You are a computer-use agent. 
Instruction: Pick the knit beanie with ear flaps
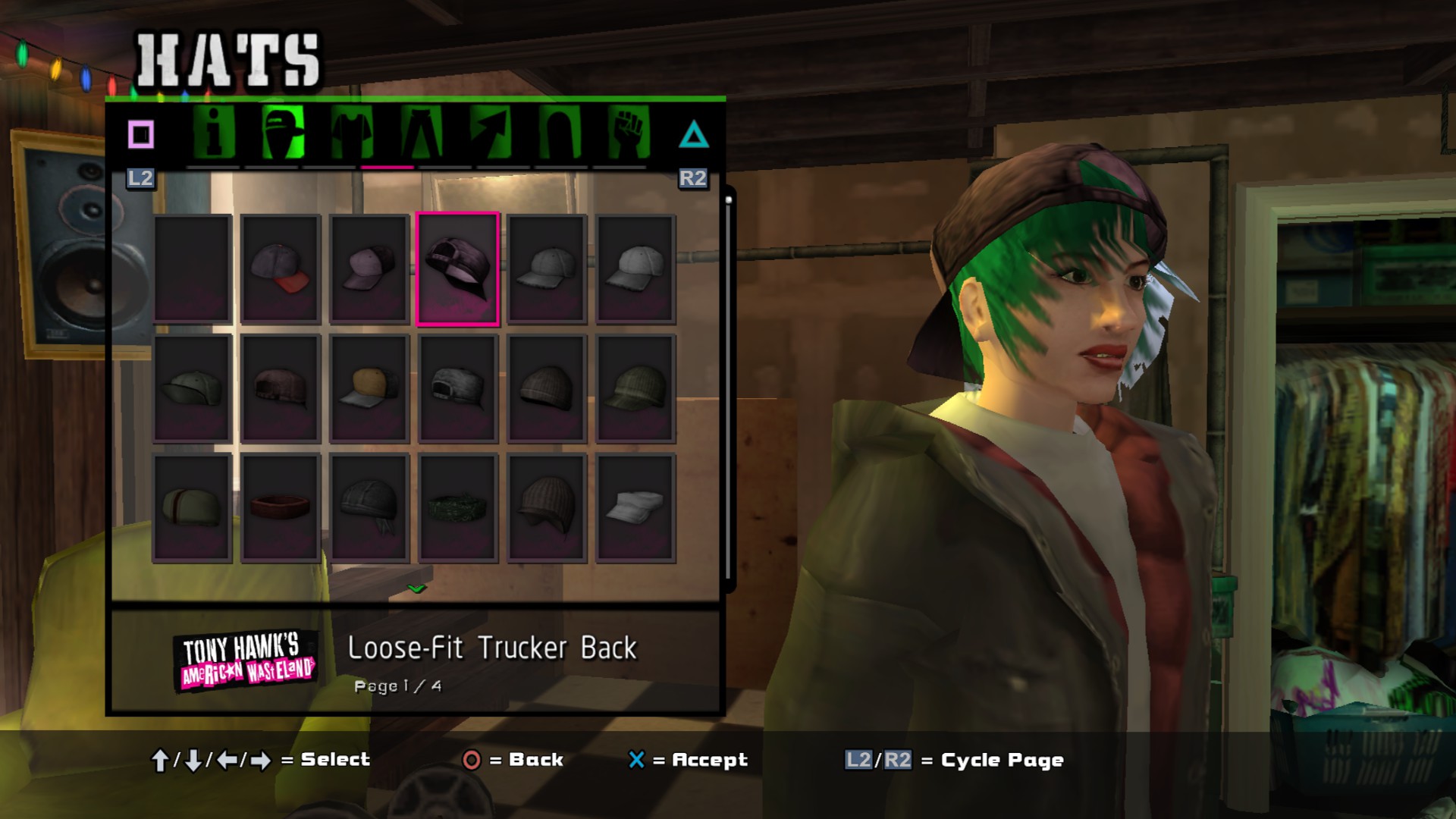click(547, 507)
